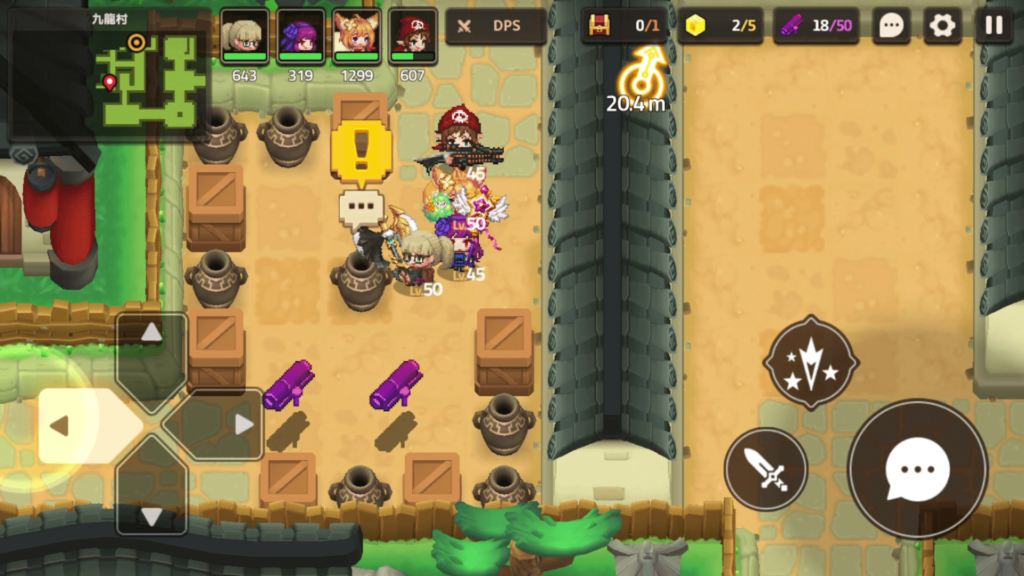The width and height of the screenshot is (1024, 576).
Task: Open the gear settings menu
Action: [x=942, y=26]
